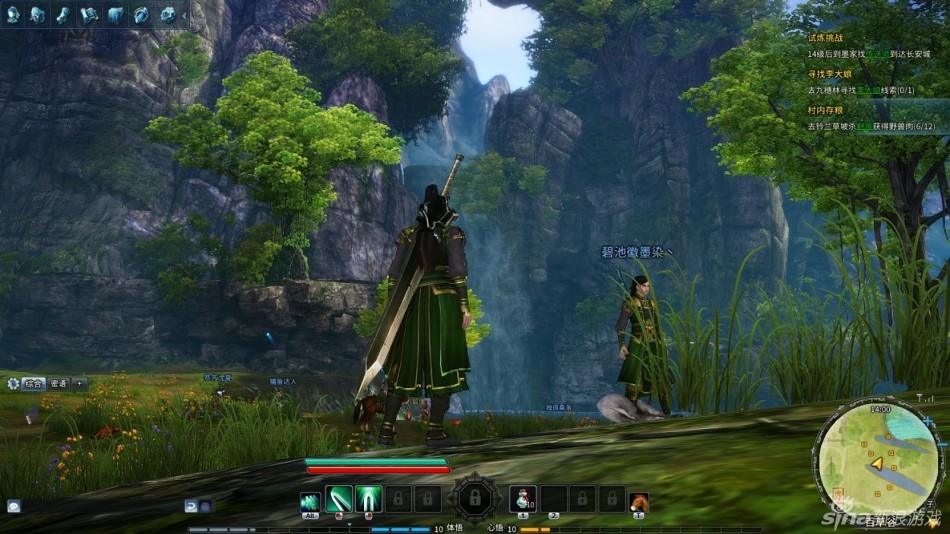
Task: Collapse the top menu bar arrow
Action: (184, 14)
